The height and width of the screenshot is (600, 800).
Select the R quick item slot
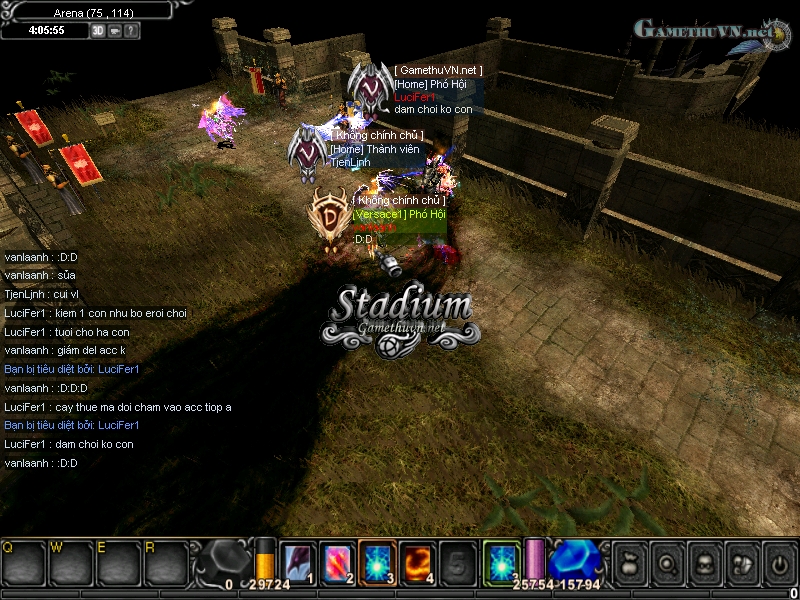tap(165, 564)
